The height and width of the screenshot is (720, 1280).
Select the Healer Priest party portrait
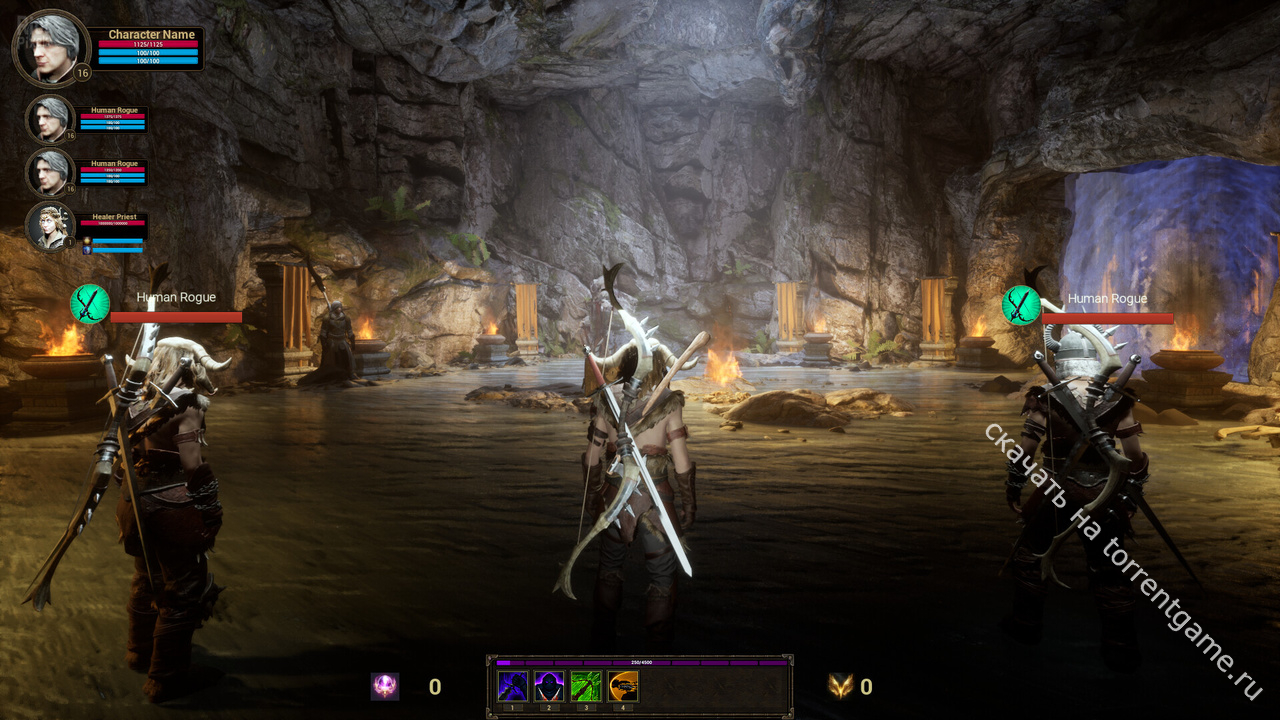[50, 226]
